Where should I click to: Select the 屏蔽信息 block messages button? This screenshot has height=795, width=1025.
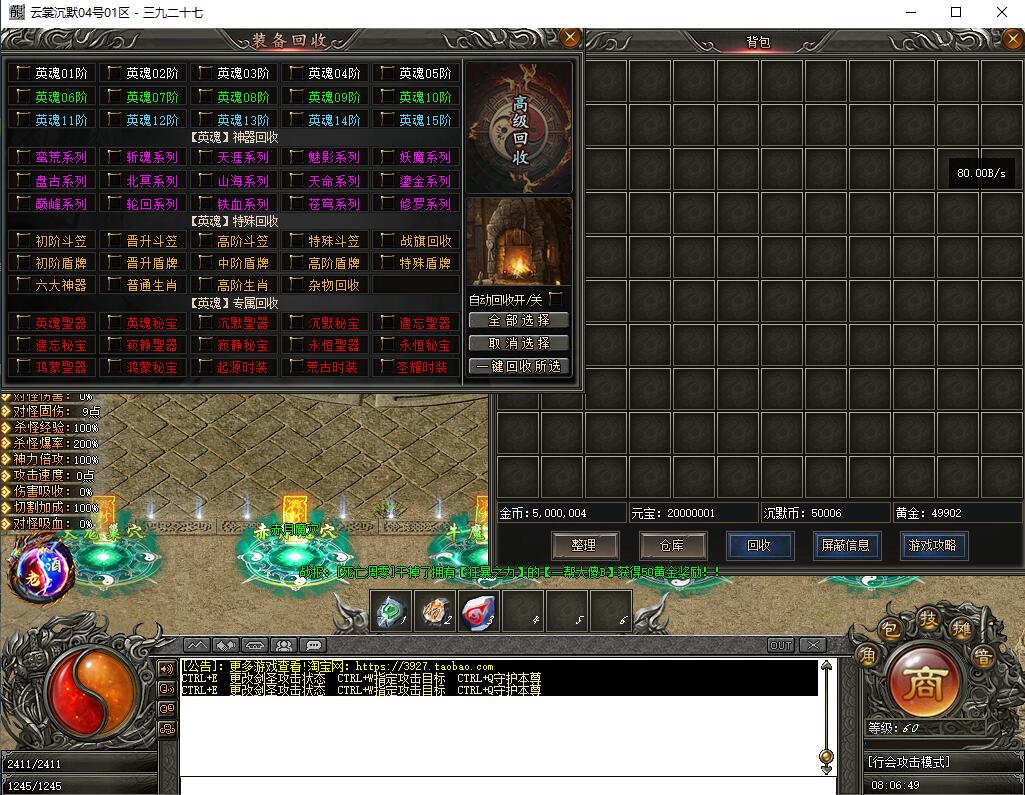(845, 545)
